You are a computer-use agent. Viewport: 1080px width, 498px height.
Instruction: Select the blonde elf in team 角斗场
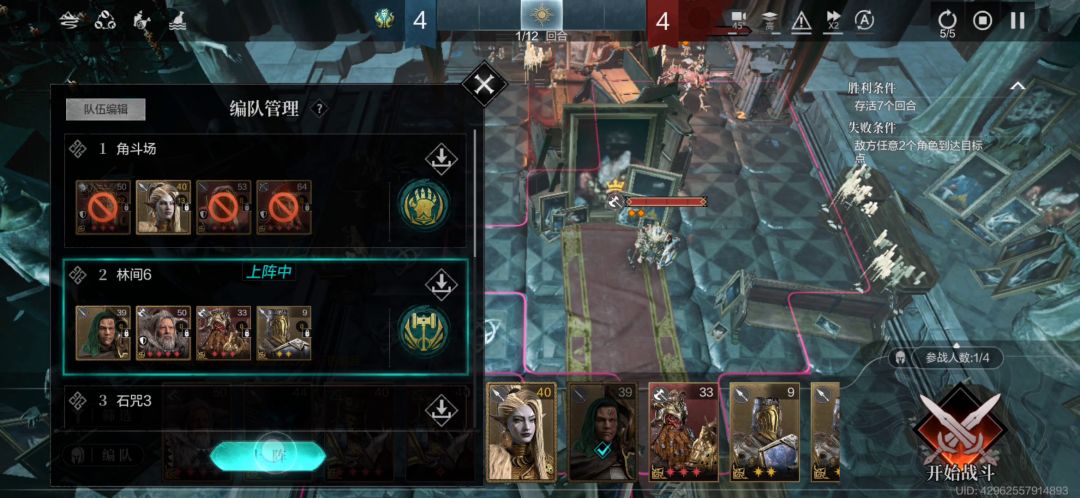click(164, 207)
